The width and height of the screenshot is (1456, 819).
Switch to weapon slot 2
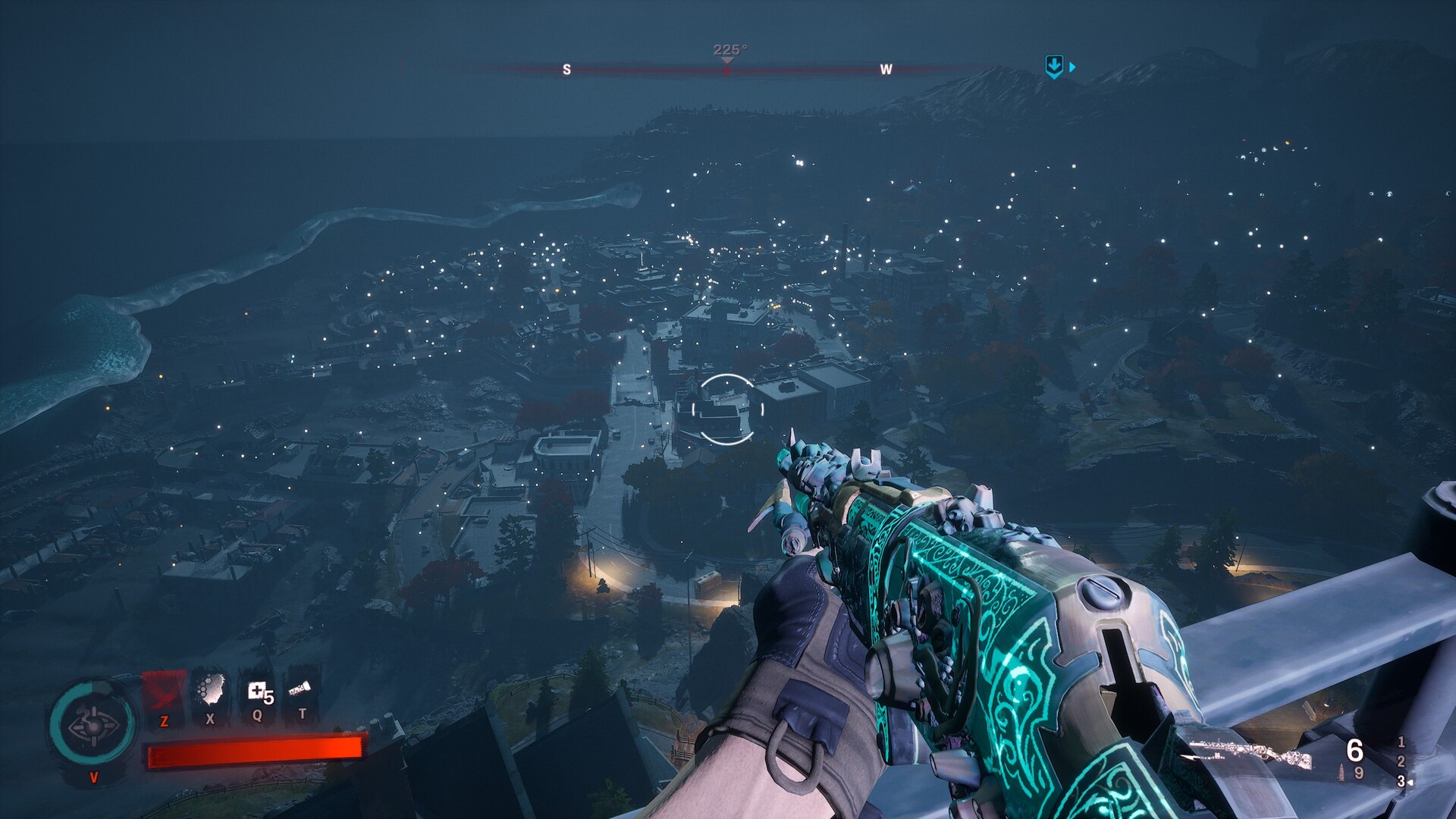1401,761
